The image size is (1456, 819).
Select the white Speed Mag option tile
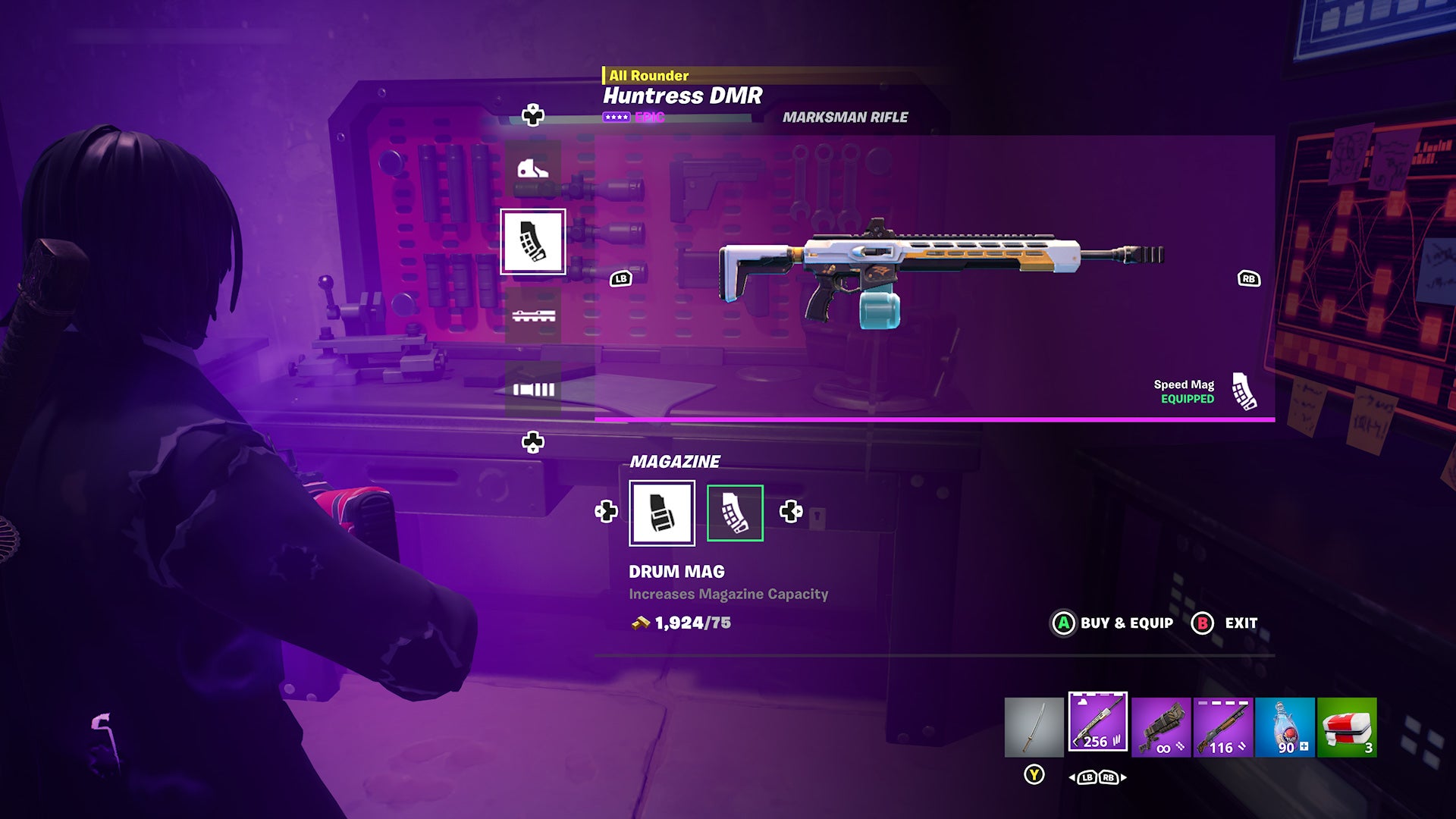coord(663,513)
